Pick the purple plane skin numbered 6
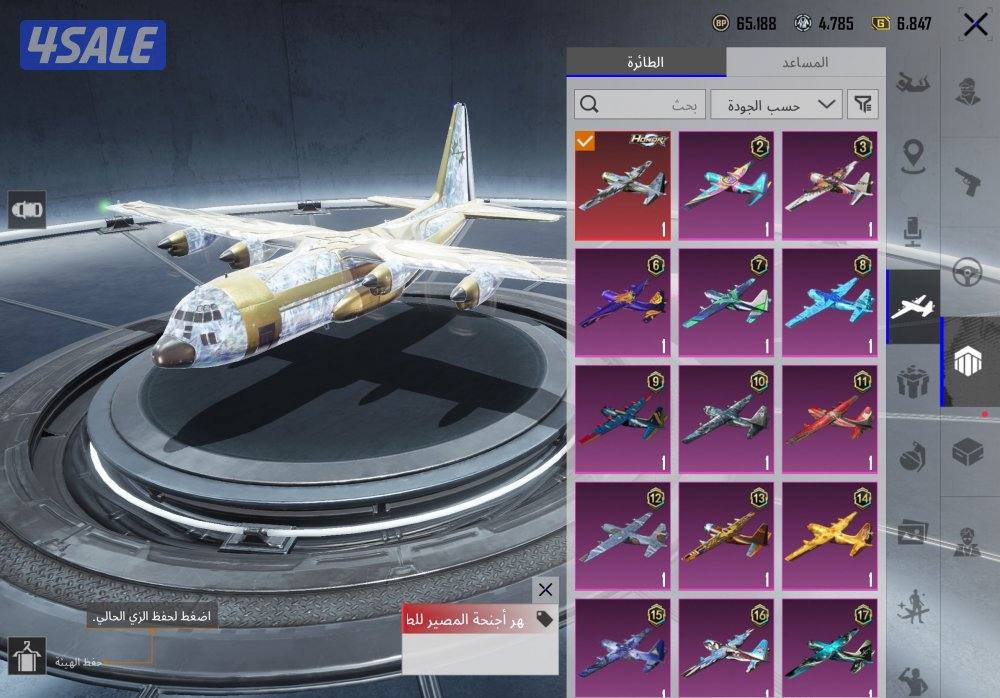The width and height of the screenshot is (1000, 698). coord(624,303)
